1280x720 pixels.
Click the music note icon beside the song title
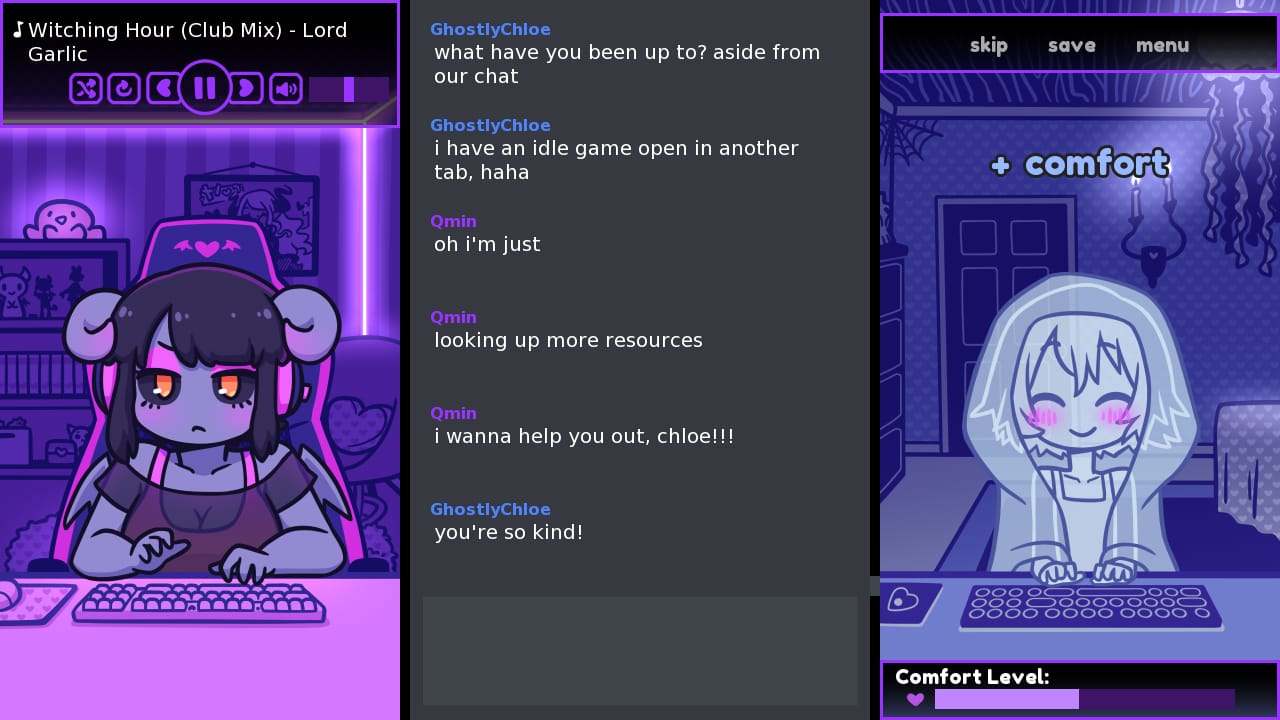(x=18, y=29)
